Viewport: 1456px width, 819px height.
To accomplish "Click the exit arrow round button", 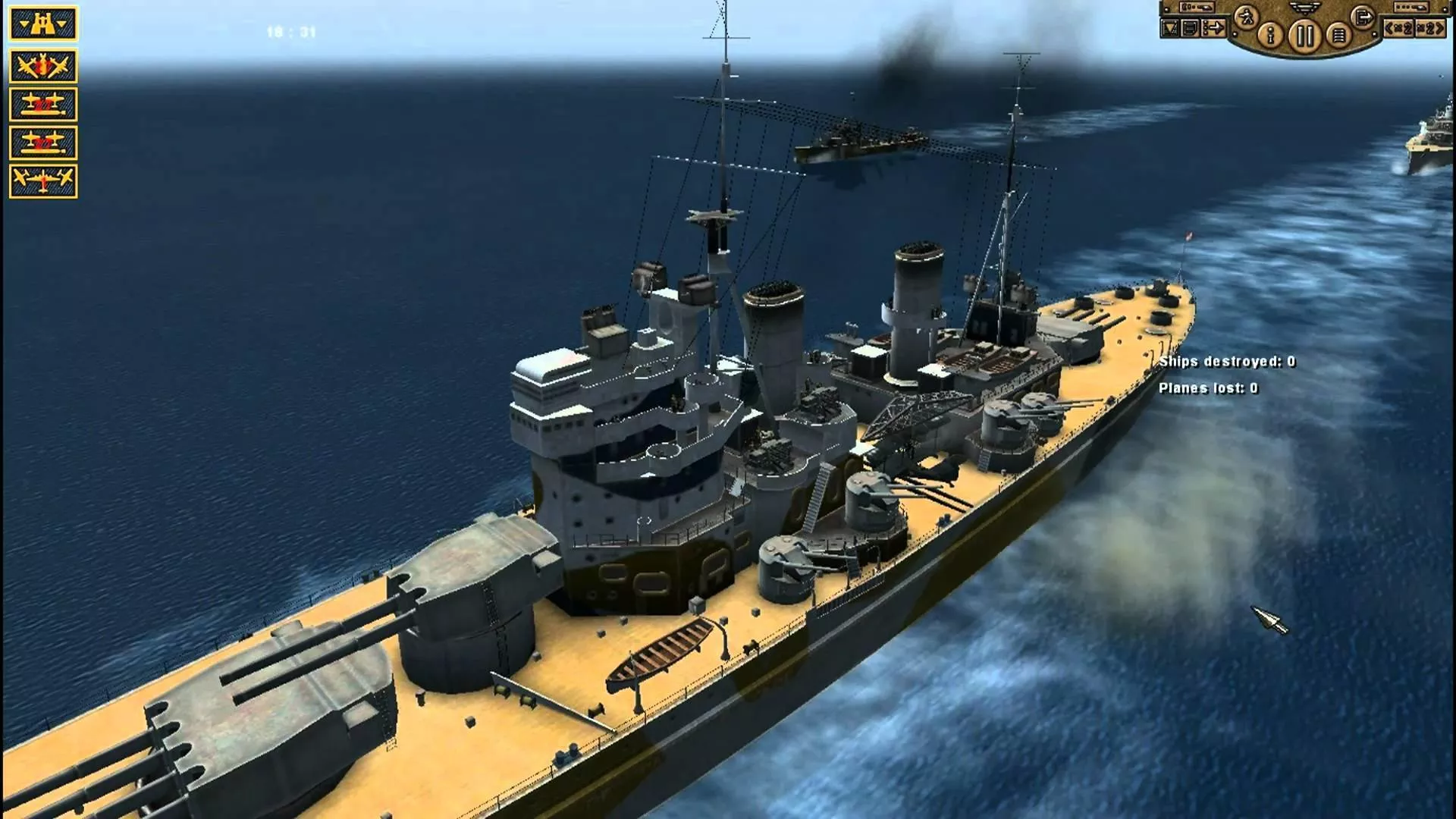I will point(1363,16).
